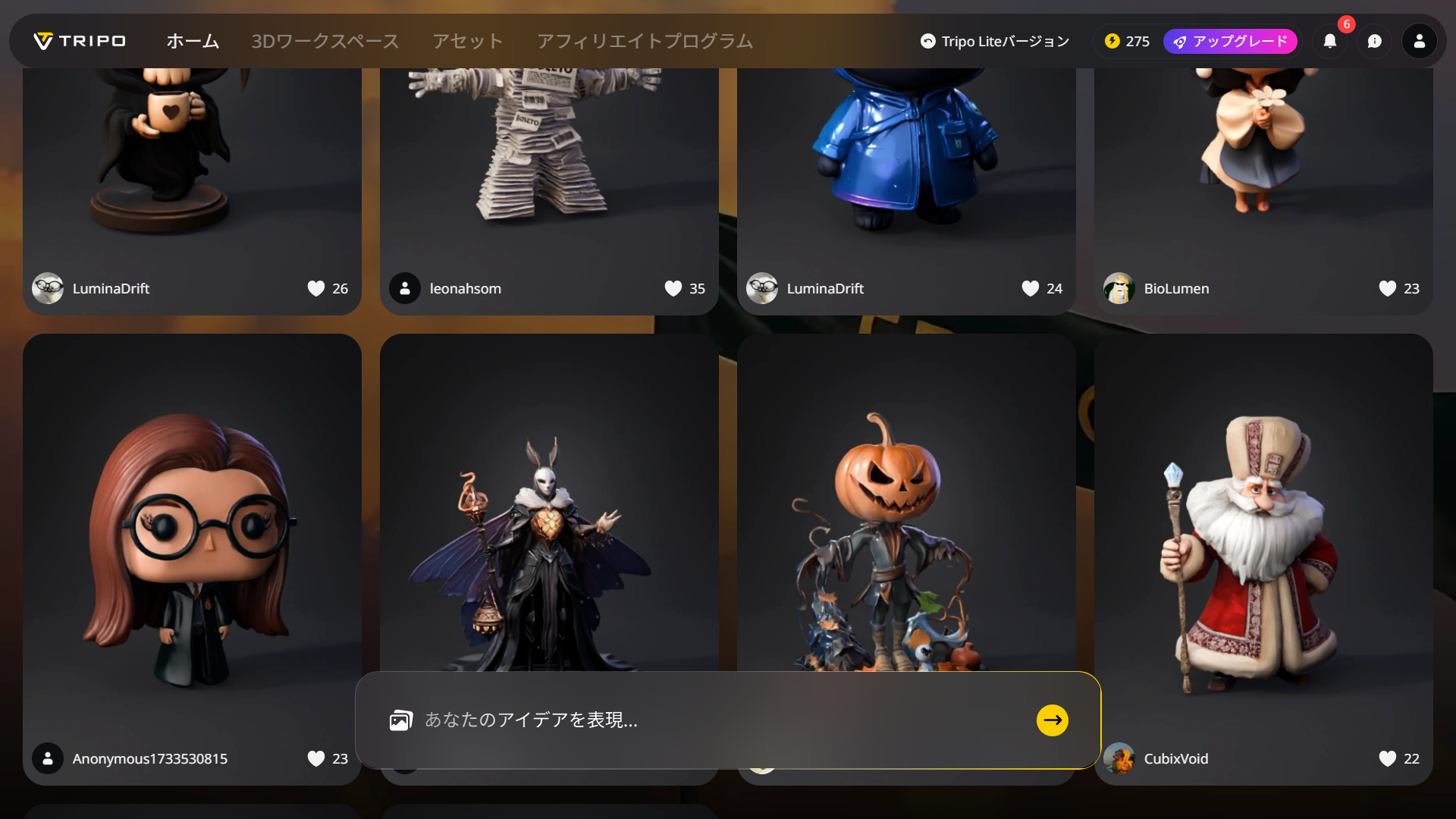Open the user profile avatar menu

[x=1419, y=41]
